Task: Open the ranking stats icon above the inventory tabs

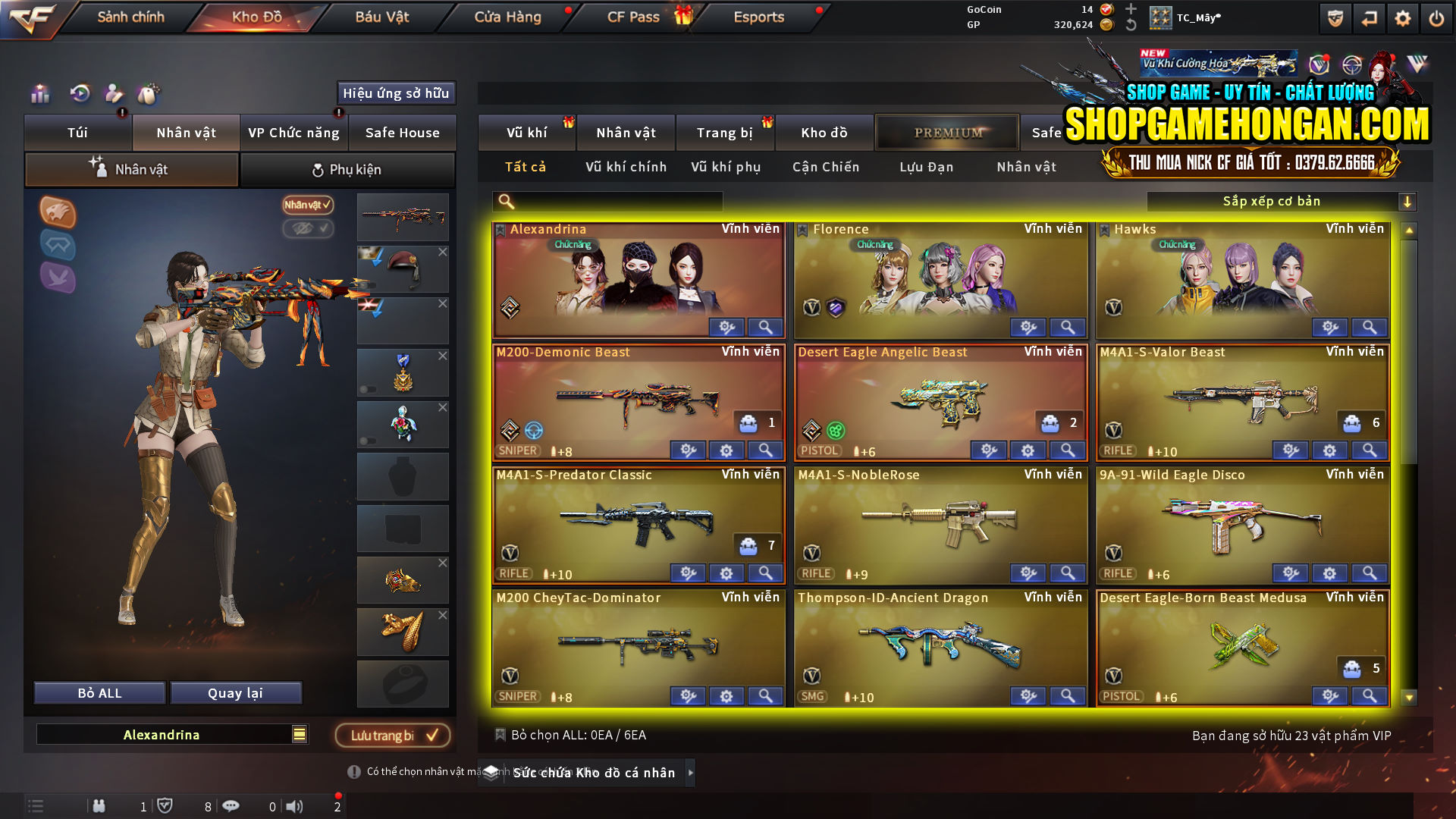Action: pos(39,93)
